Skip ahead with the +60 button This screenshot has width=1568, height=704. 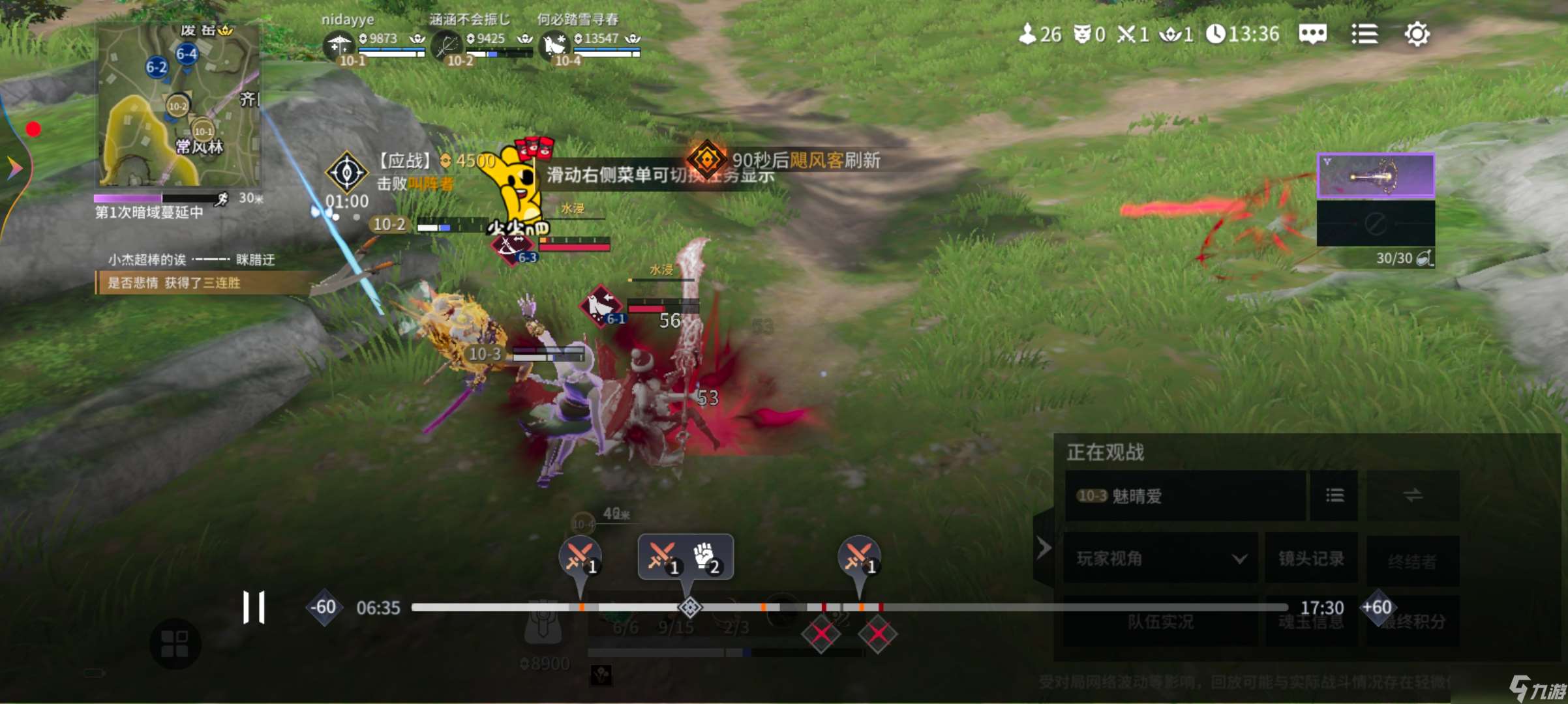pyautogui.click(x=1377, y=608)
